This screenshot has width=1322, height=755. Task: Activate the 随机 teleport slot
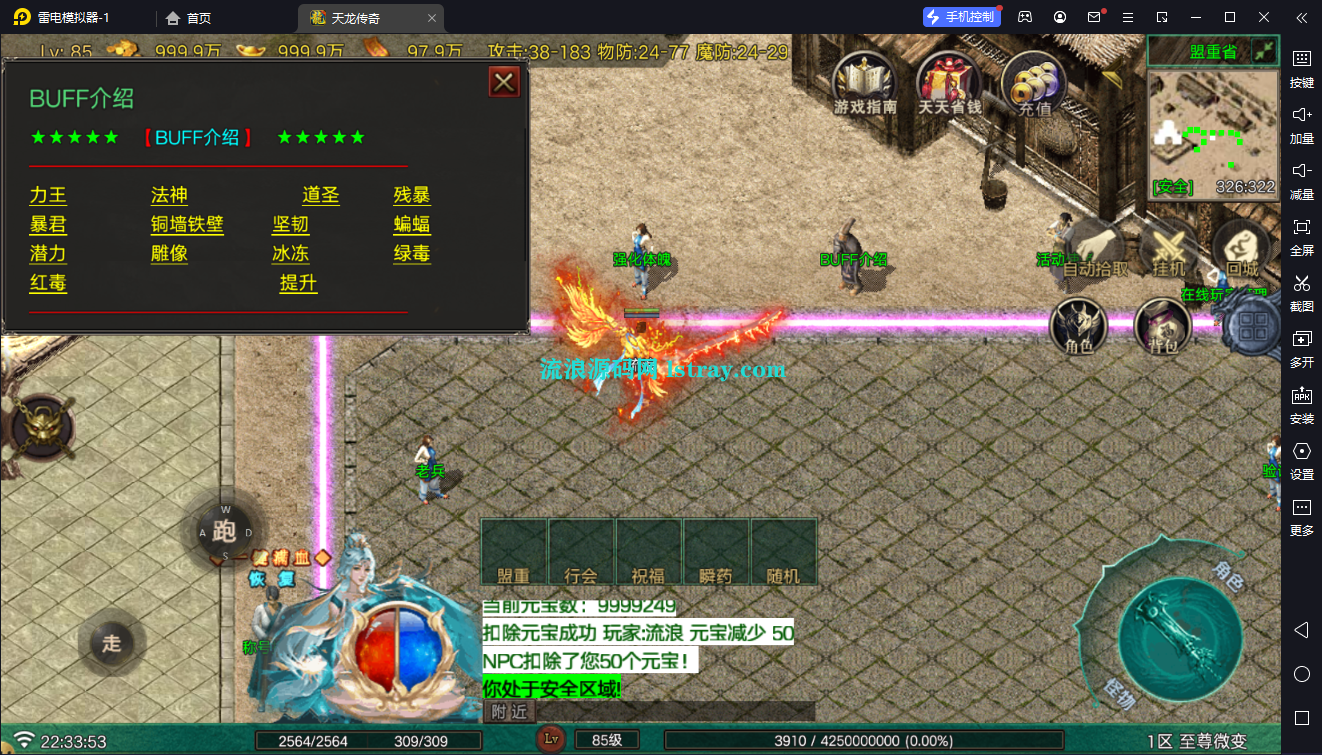[x=784, y=552]
